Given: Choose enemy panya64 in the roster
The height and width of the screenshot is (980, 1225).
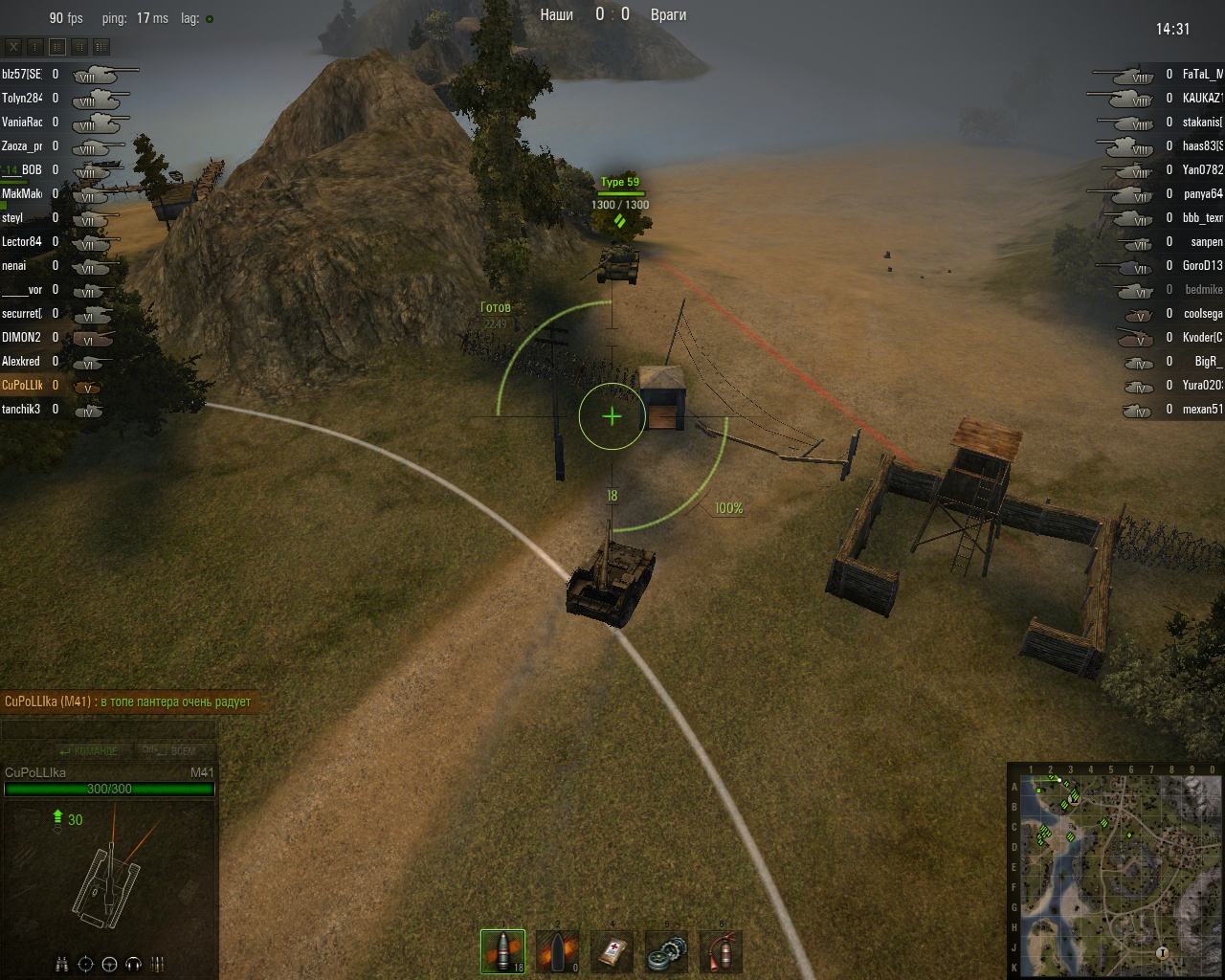Looking at the screenshot, I should pos(1202,193).
